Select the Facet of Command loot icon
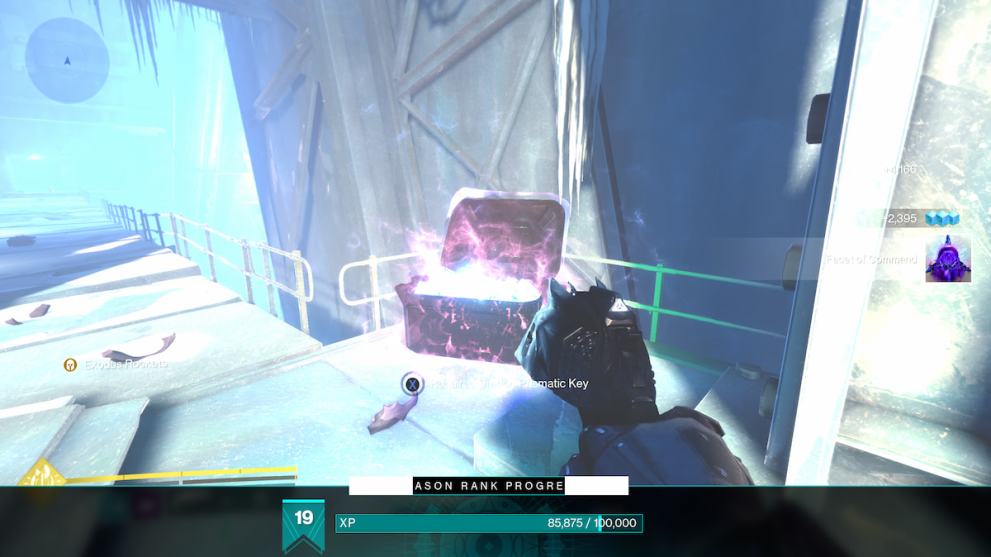The image size is (991, 557). pos(947,259)
